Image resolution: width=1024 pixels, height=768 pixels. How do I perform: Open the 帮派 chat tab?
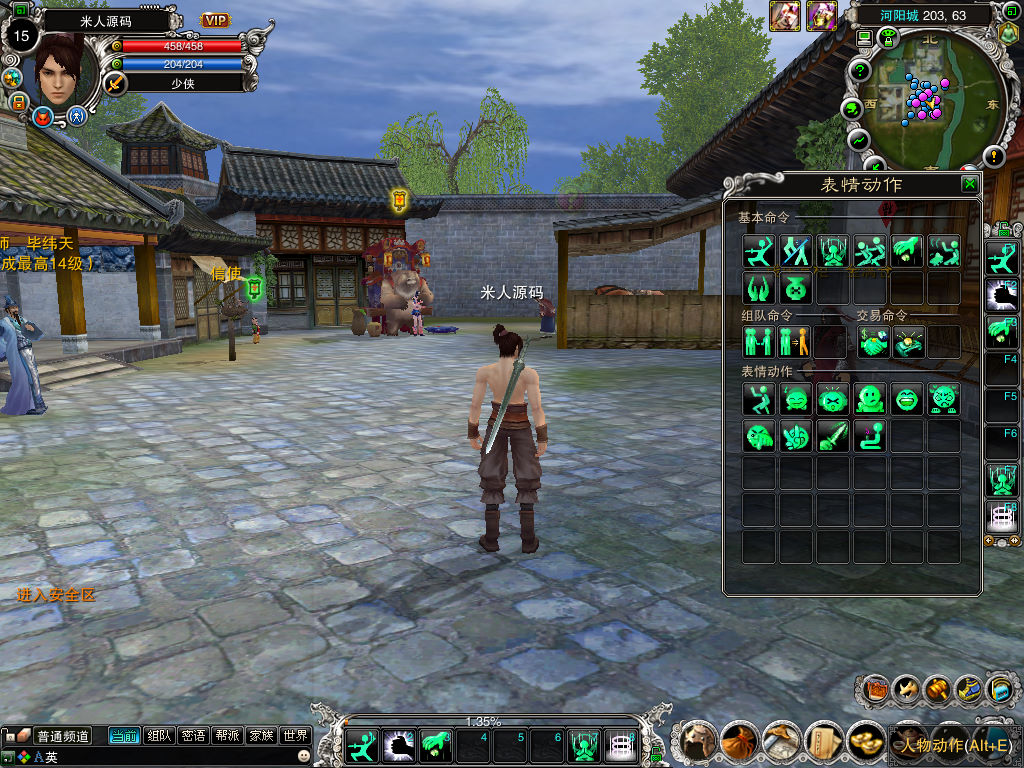(x=227, y=736)
